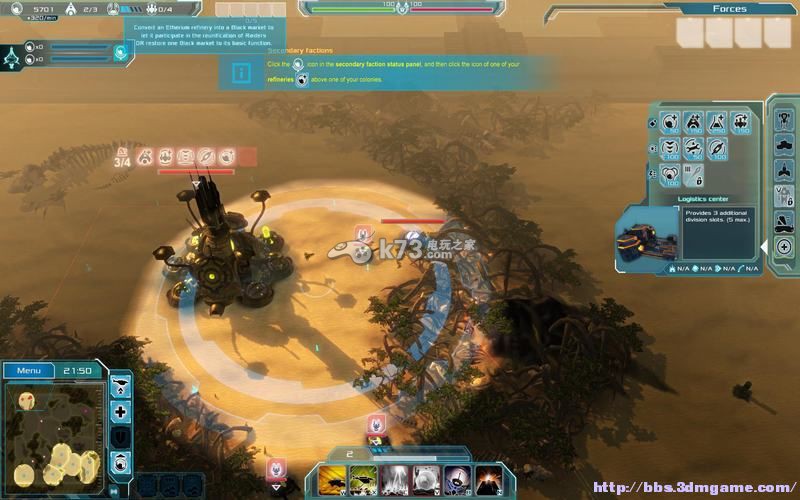Choose the flask upgrade costing 250
The width and height of the screenshot is (800, 500).
pyautogui.click(x=717, y=123)
